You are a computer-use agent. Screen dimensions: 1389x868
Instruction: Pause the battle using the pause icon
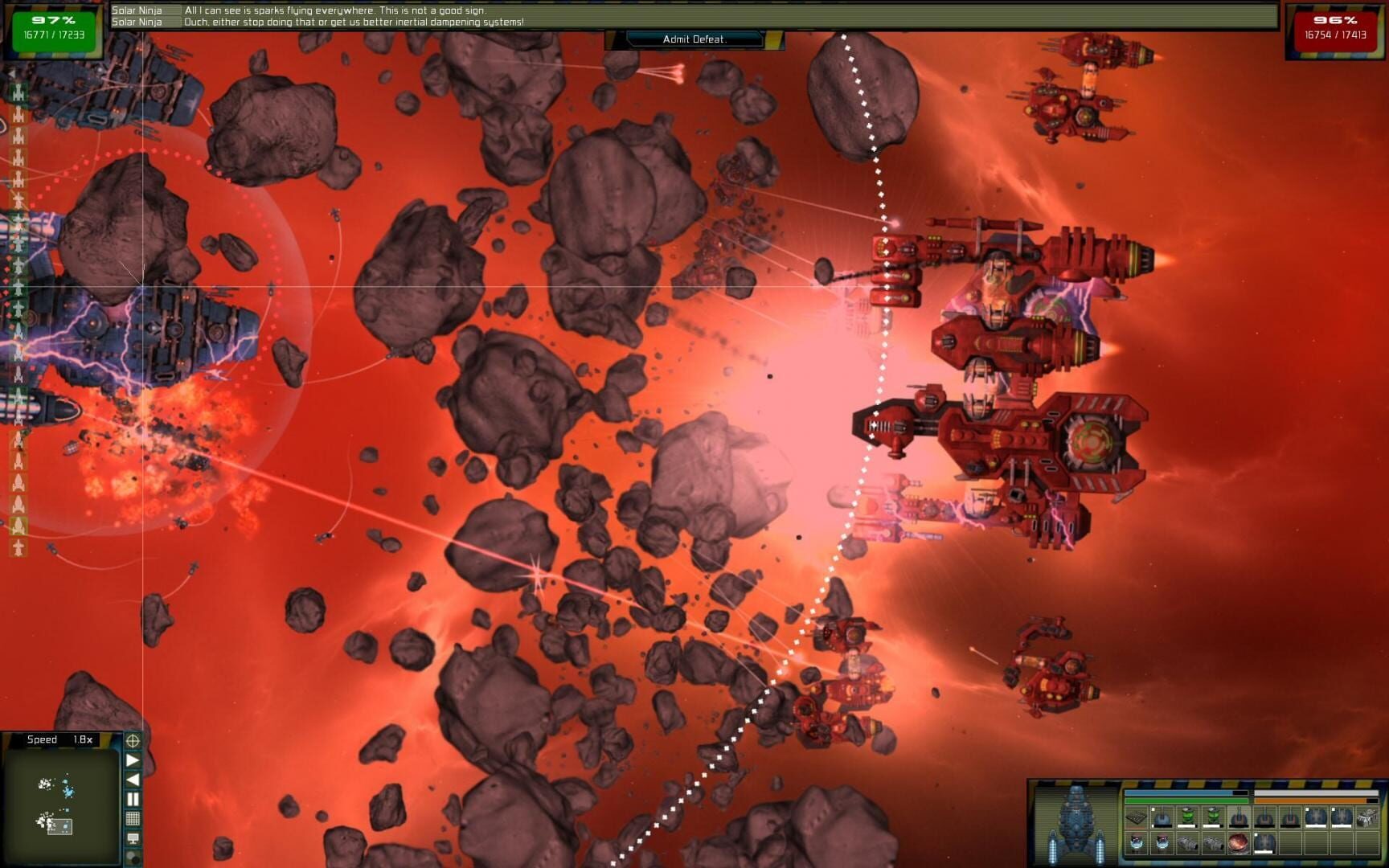coord(133,797)
